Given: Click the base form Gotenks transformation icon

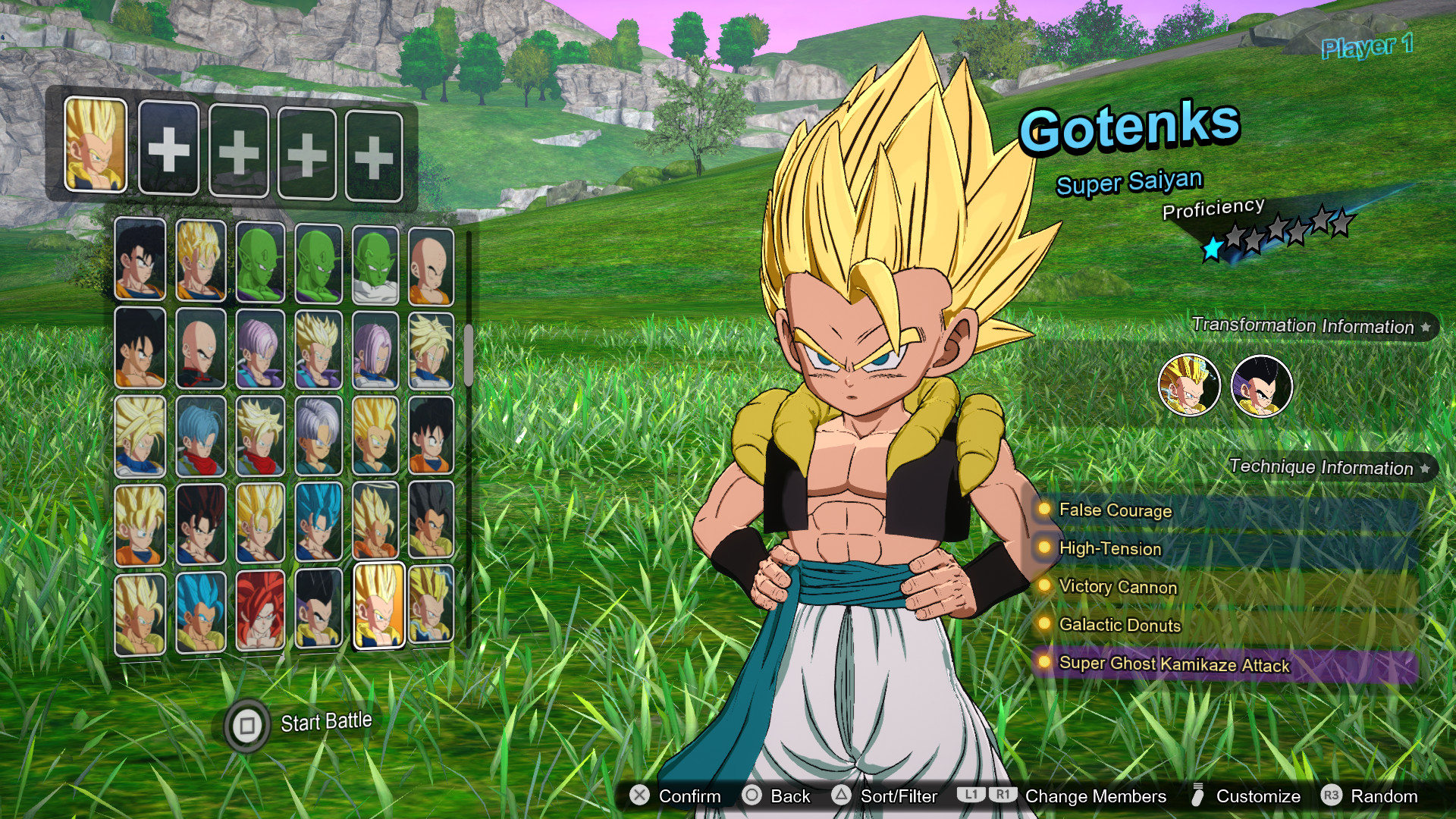Looking at the screenshot, I should coord(1262,384).
